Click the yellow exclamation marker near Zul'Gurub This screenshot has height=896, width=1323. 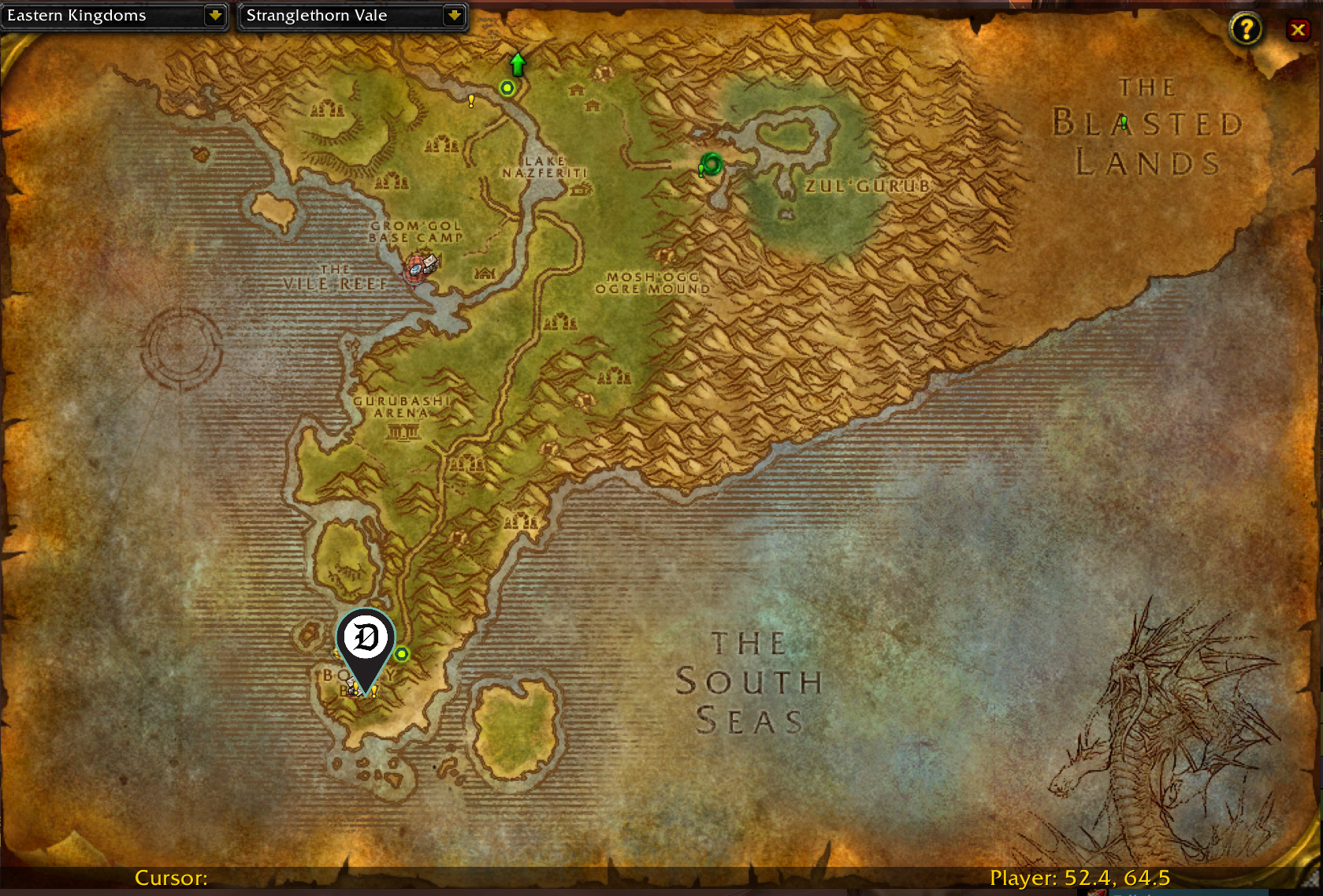tap(700, 168)
